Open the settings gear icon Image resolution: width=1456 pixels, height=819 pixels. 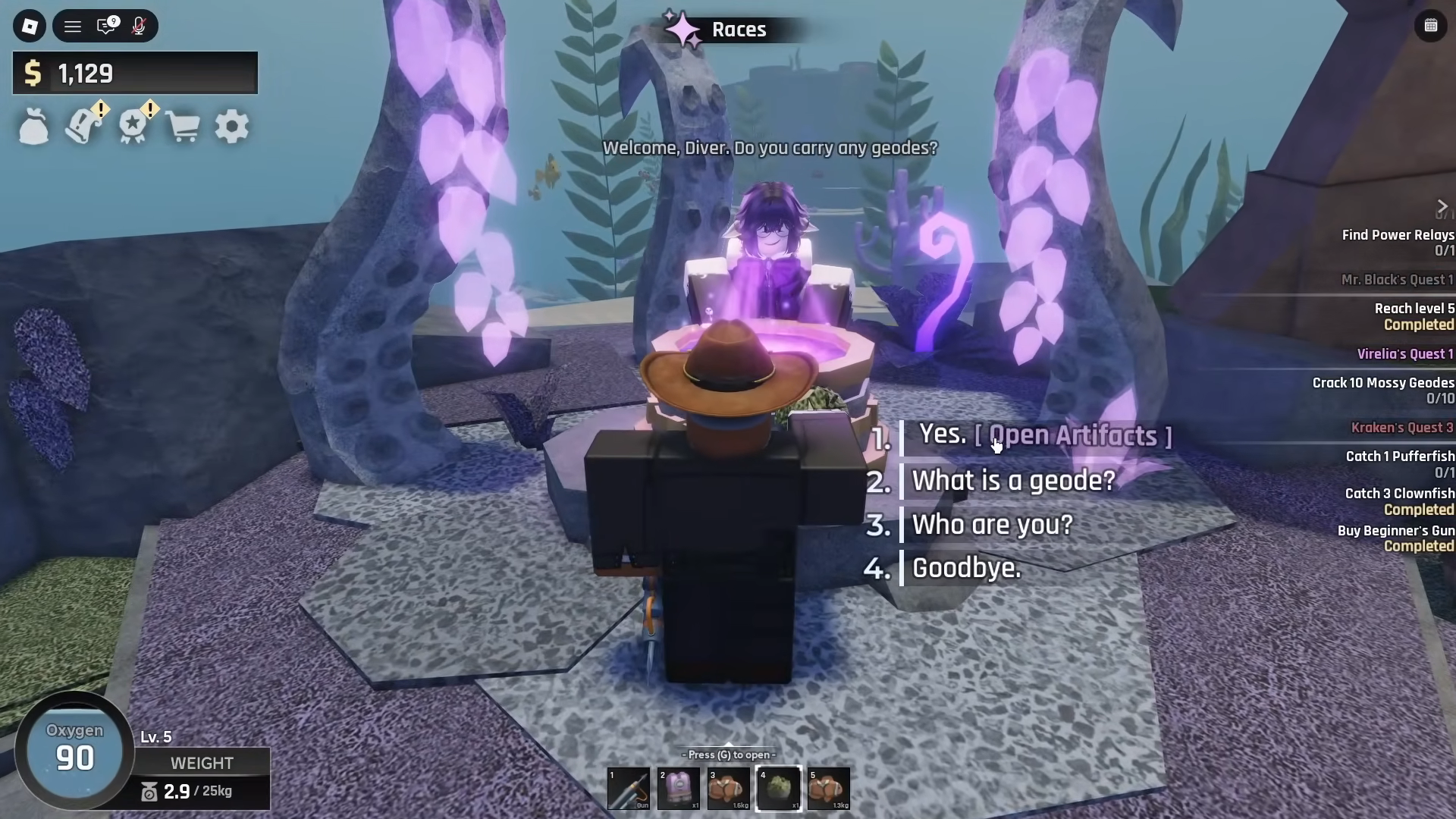pos(232,126)
